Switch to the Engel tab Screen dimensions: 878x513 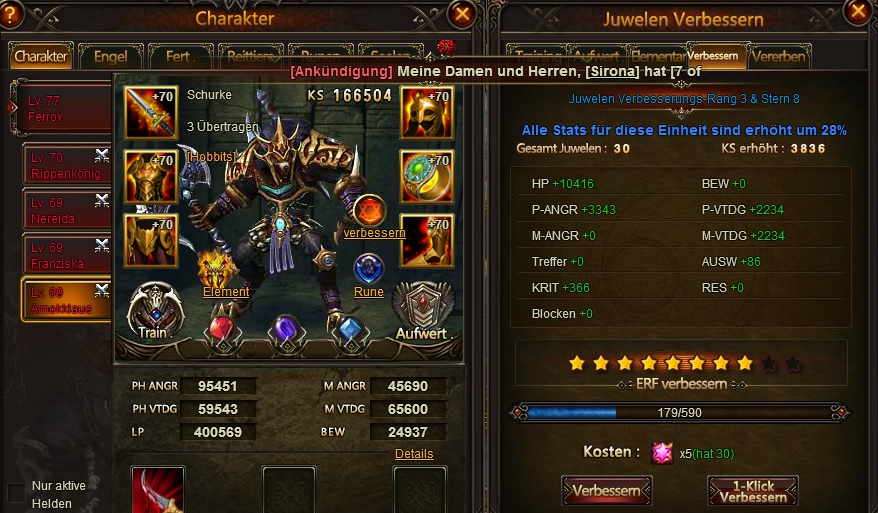110,56
